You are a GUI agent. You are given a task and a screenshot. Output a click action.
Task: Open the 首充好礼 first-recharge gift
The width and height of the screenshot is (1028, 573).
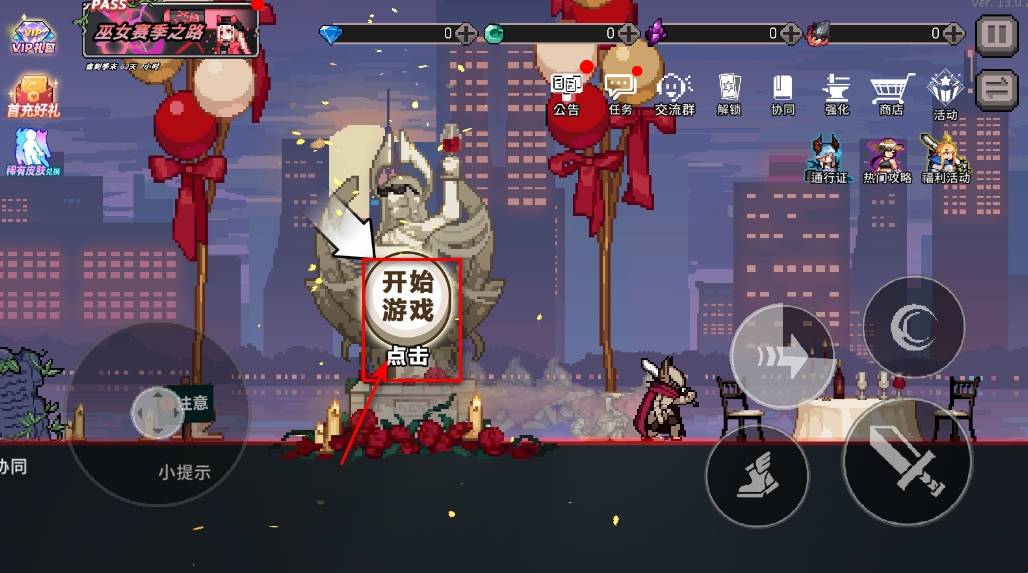click(x=33, y=96)
